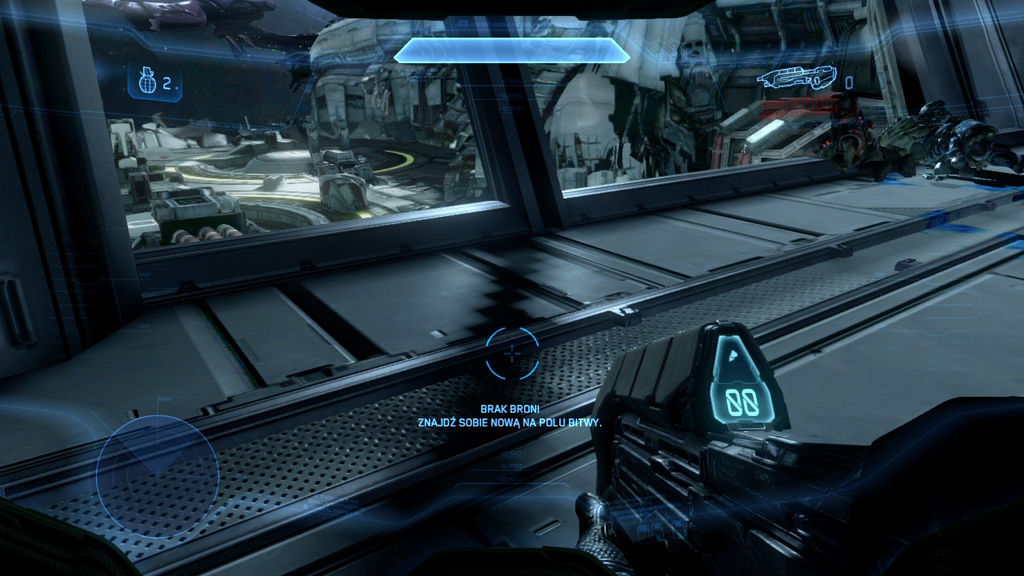Open the circular motion tracker radar
The height and width of the screenshot is (576, 1024).
point(158,475)
